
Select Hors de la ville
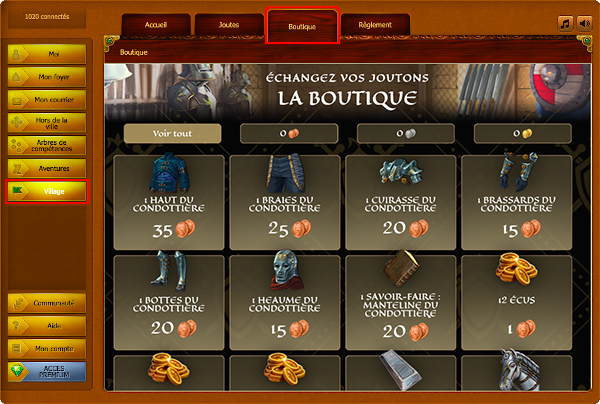(x=46, y=121)
